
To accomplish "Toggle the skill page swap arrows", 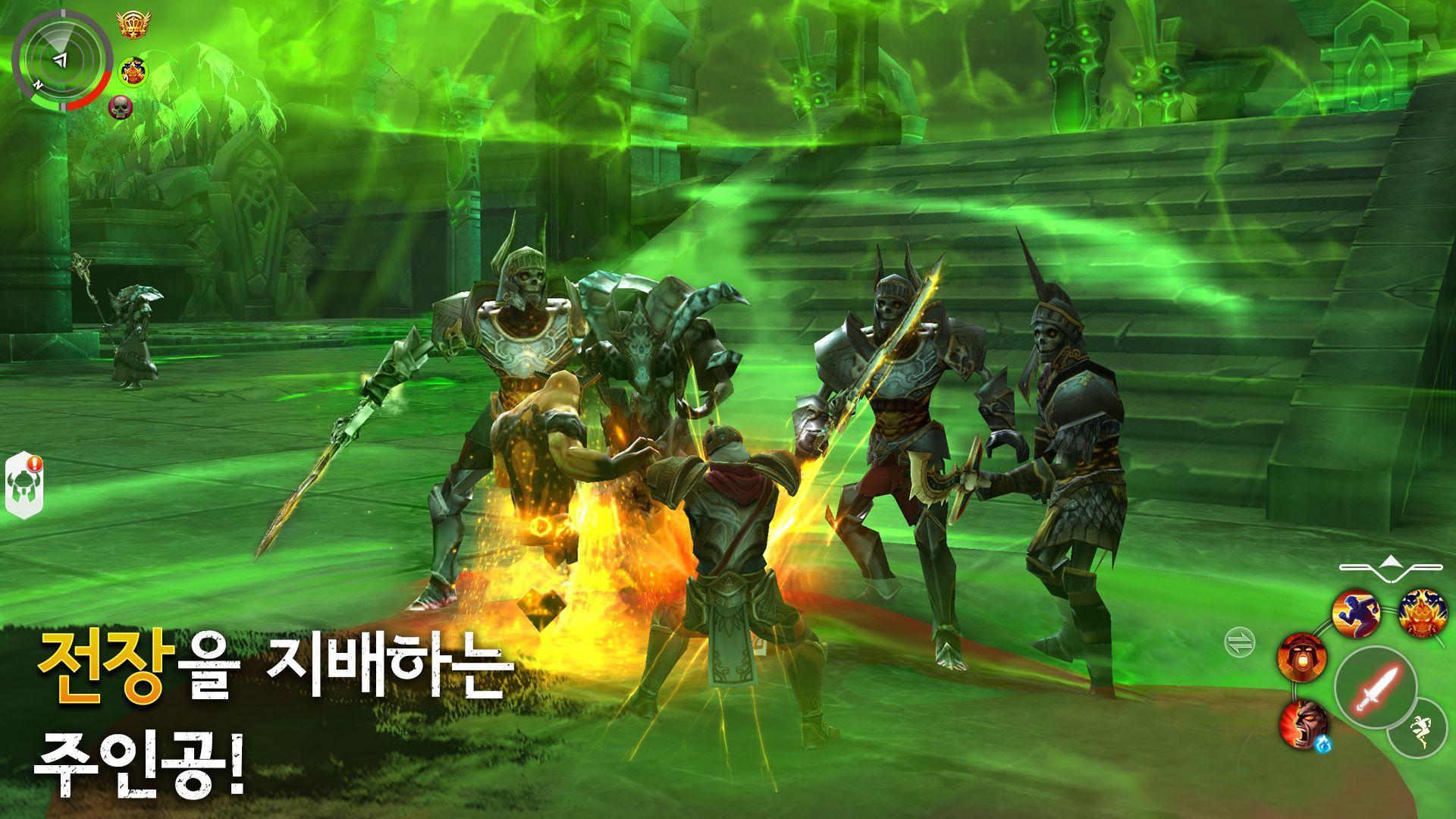I will [1240, 640].
